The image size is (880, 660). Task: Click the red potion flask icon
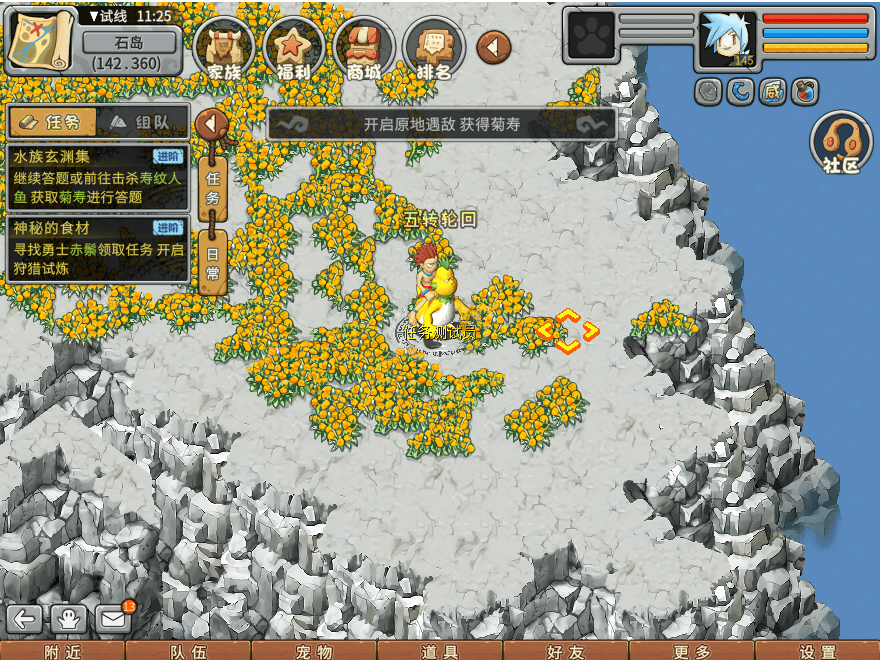pyautogui.click(x=804, y=92)
